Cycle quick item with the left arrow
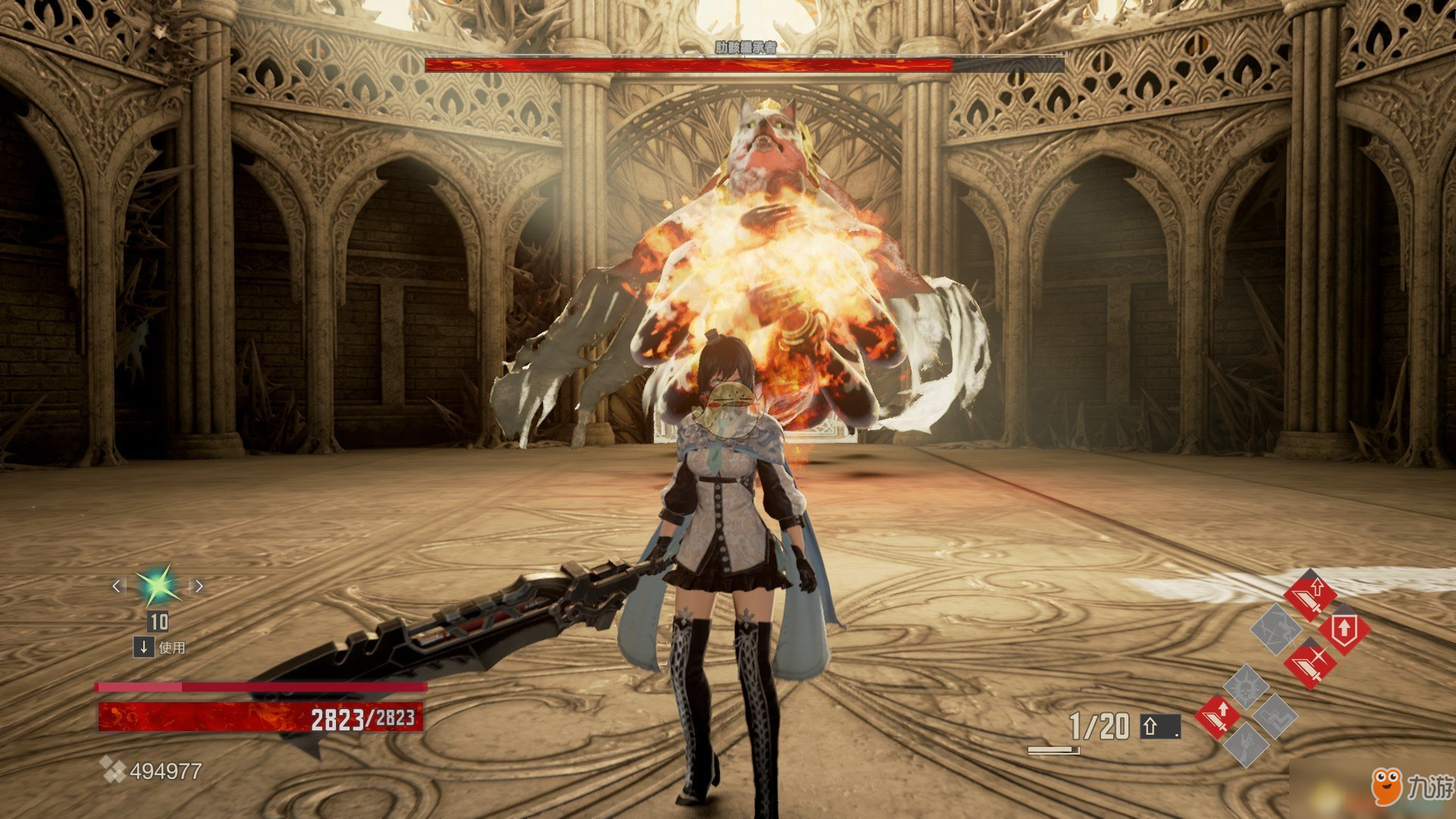The width and height of the screenshot is (1456, 819). click(116, 585)
